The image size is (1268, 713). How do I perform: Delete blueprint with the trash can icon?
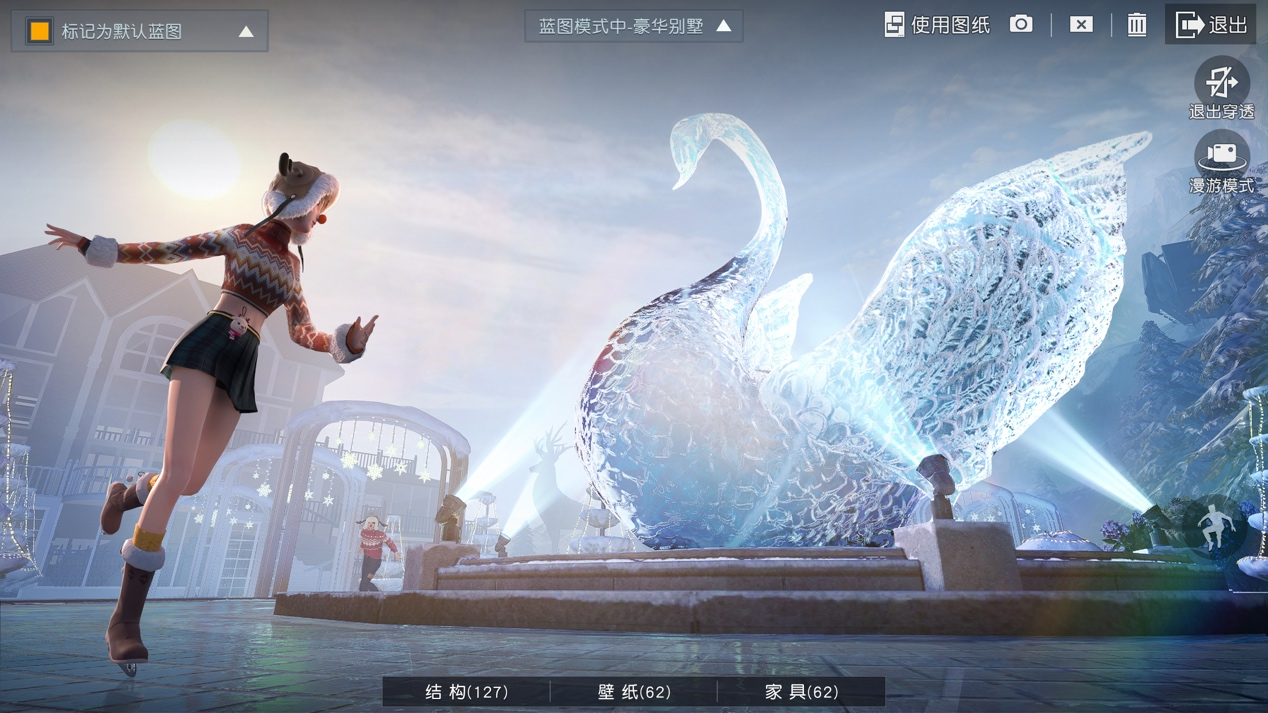click(1137, 24)
